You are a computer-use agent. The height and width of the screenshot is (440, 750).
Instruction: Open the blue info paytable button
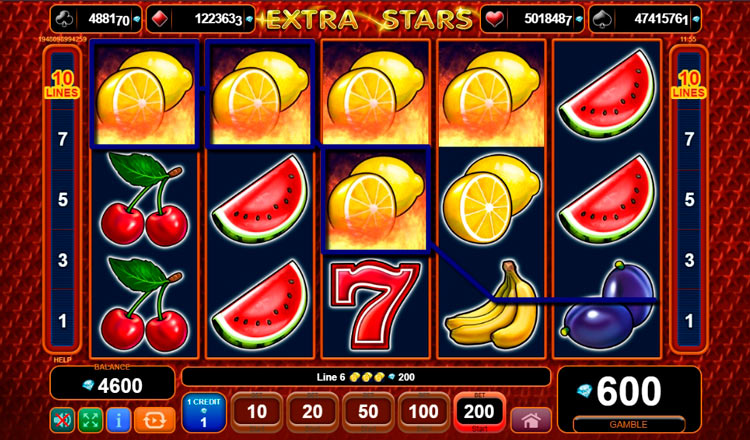pyautogui.click(x=120, y=418)
